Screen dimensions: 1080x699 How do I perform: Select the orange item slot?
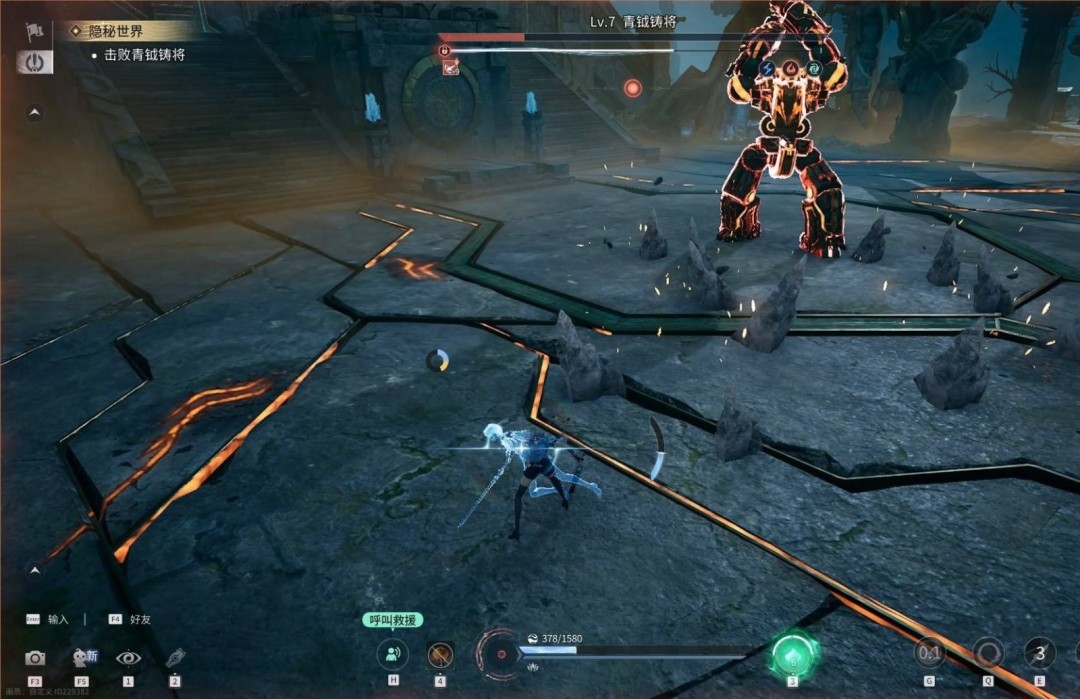click(440, 655)
